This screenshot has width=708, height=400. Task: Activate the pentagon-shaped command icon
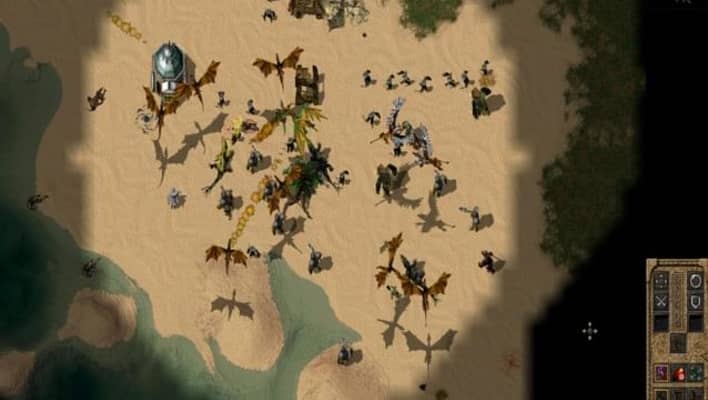pyautogui.click(x=694, y=279)
